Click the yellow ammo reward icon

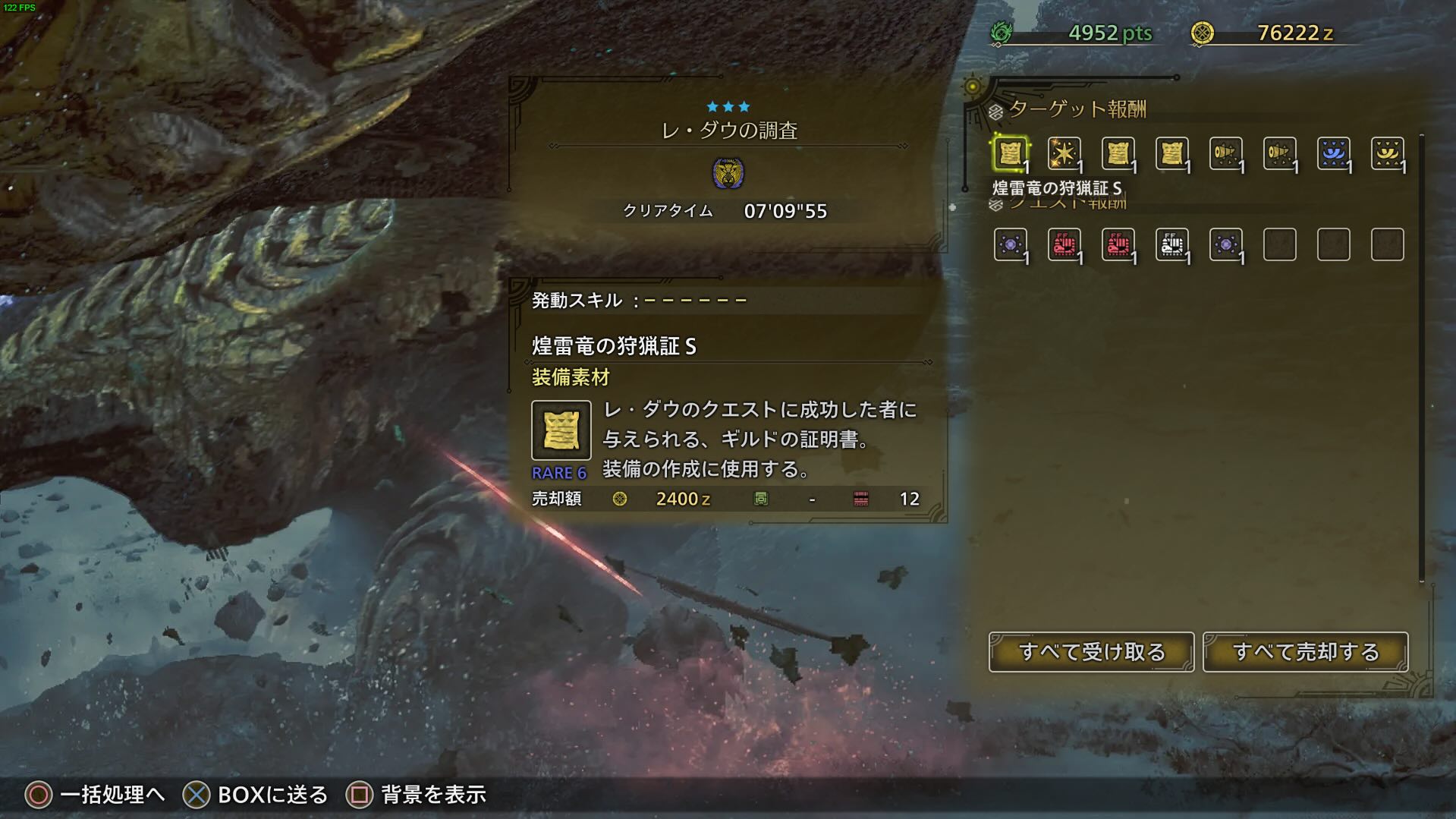pos(1225,152)
